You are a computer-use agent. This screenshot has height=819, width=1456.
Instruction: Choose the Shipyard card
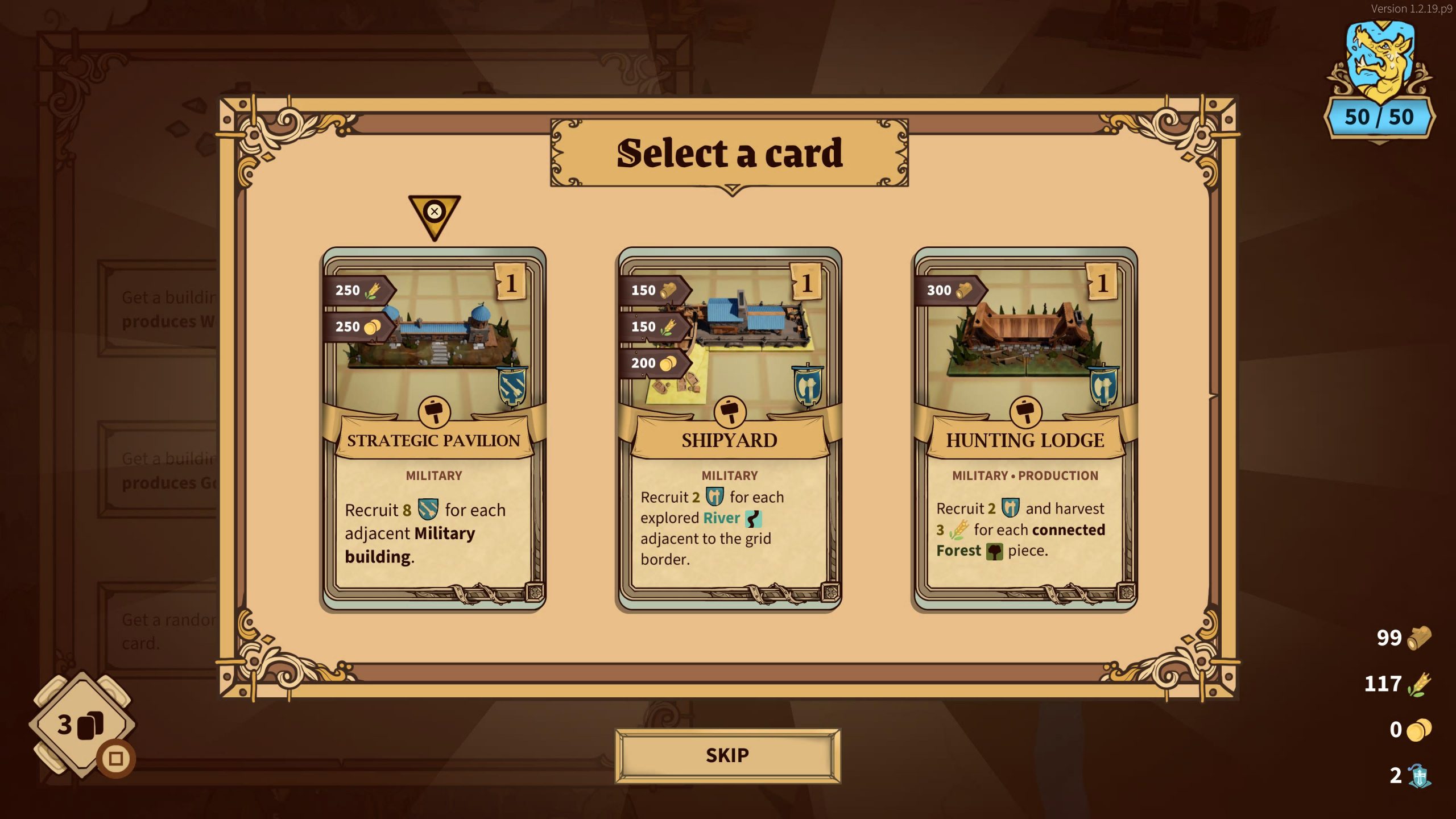point(729,429)
